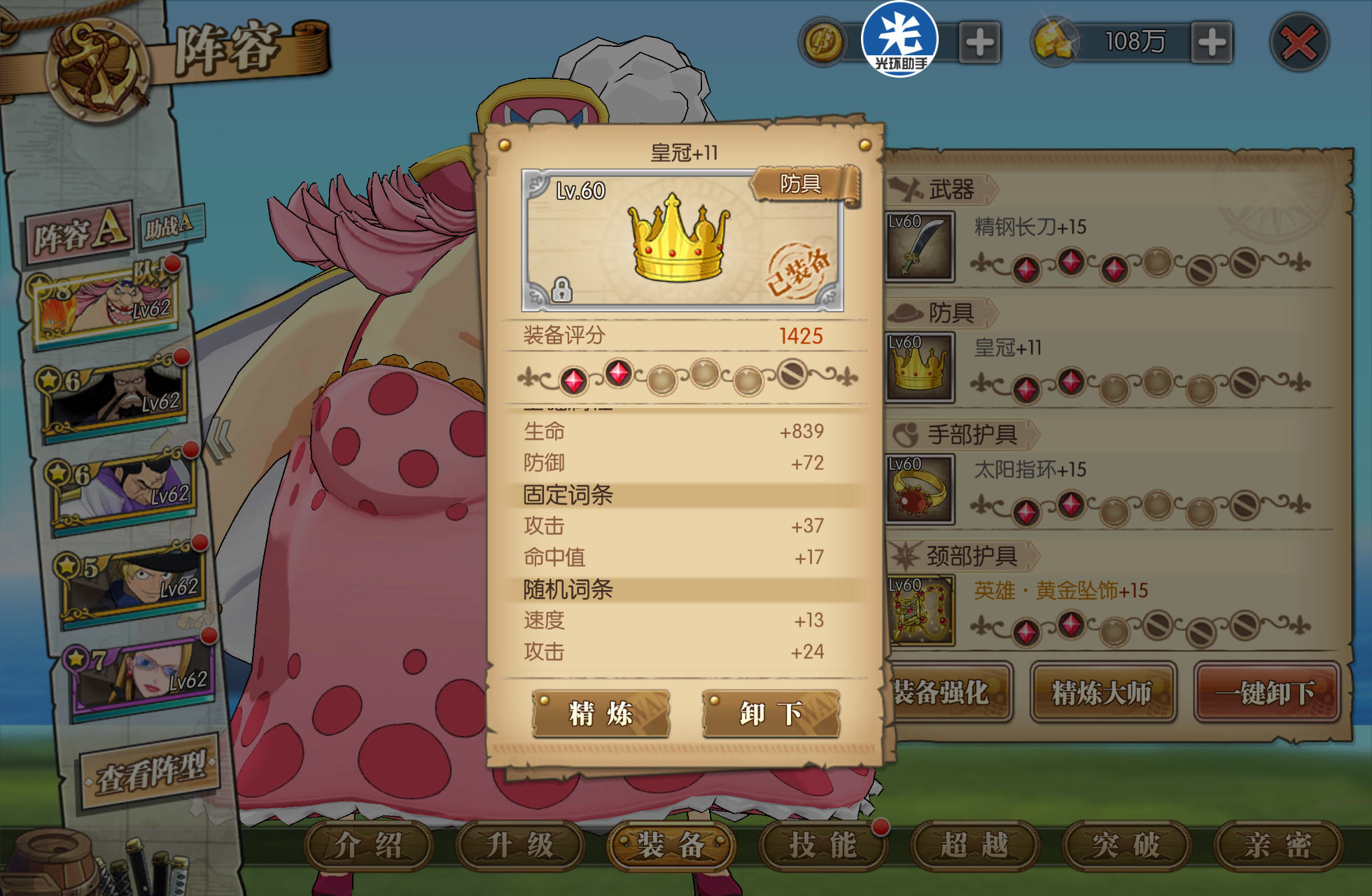Unequip the crown with 卸下
The image size is (1372, 896).
[771, 713]
